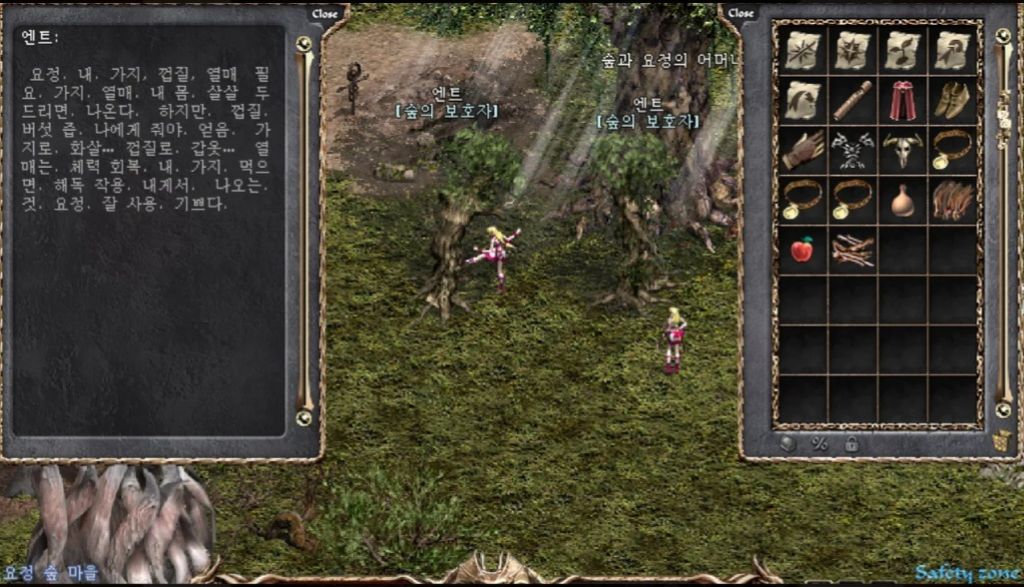The height and width of the screenshot is (587, 1024).
Task: Click the dialogue scrollbar's top arrow
Action: coord(304,44)
